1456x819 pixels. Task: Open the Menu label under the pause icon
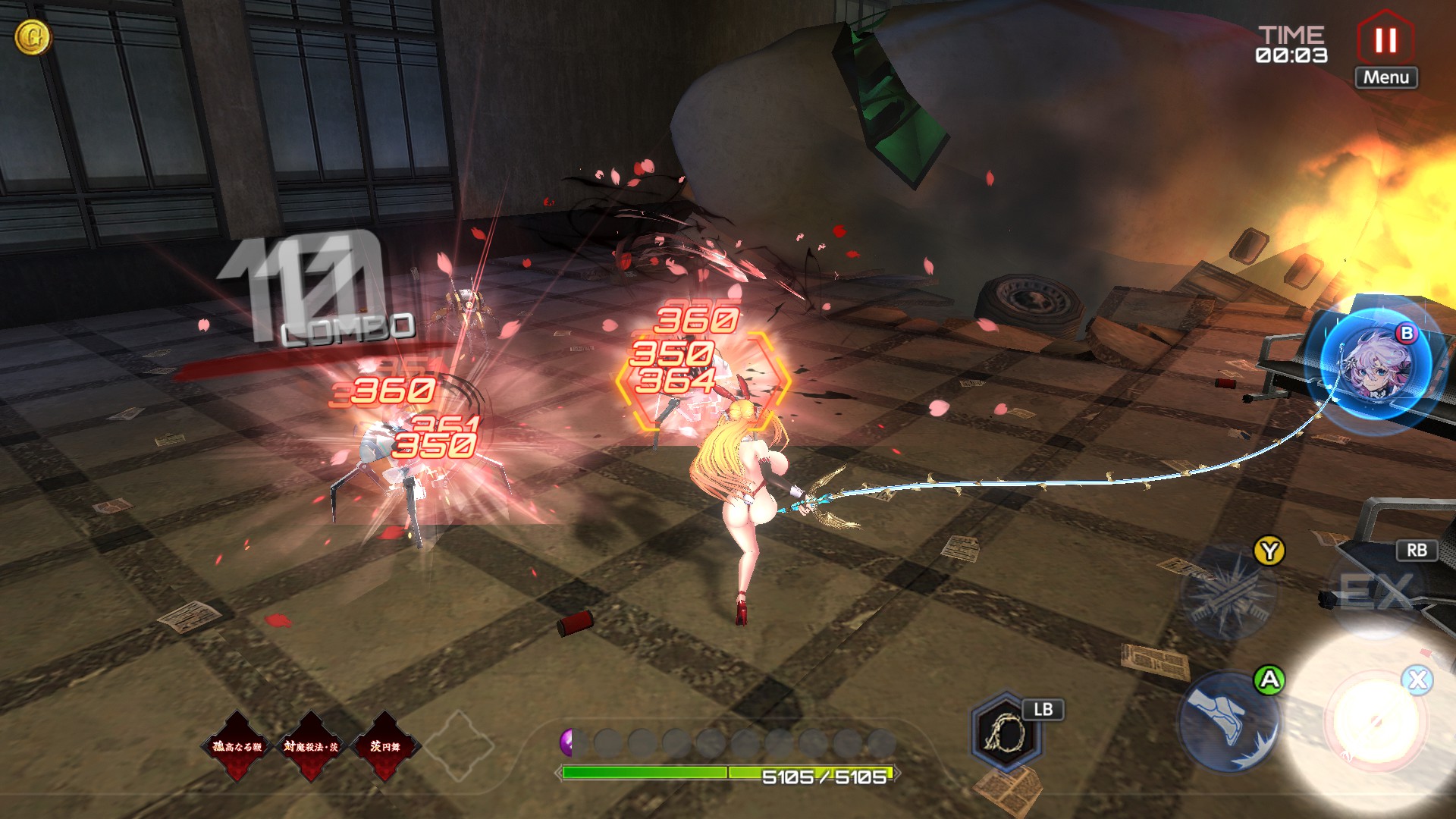click(x=1385, y=77)
